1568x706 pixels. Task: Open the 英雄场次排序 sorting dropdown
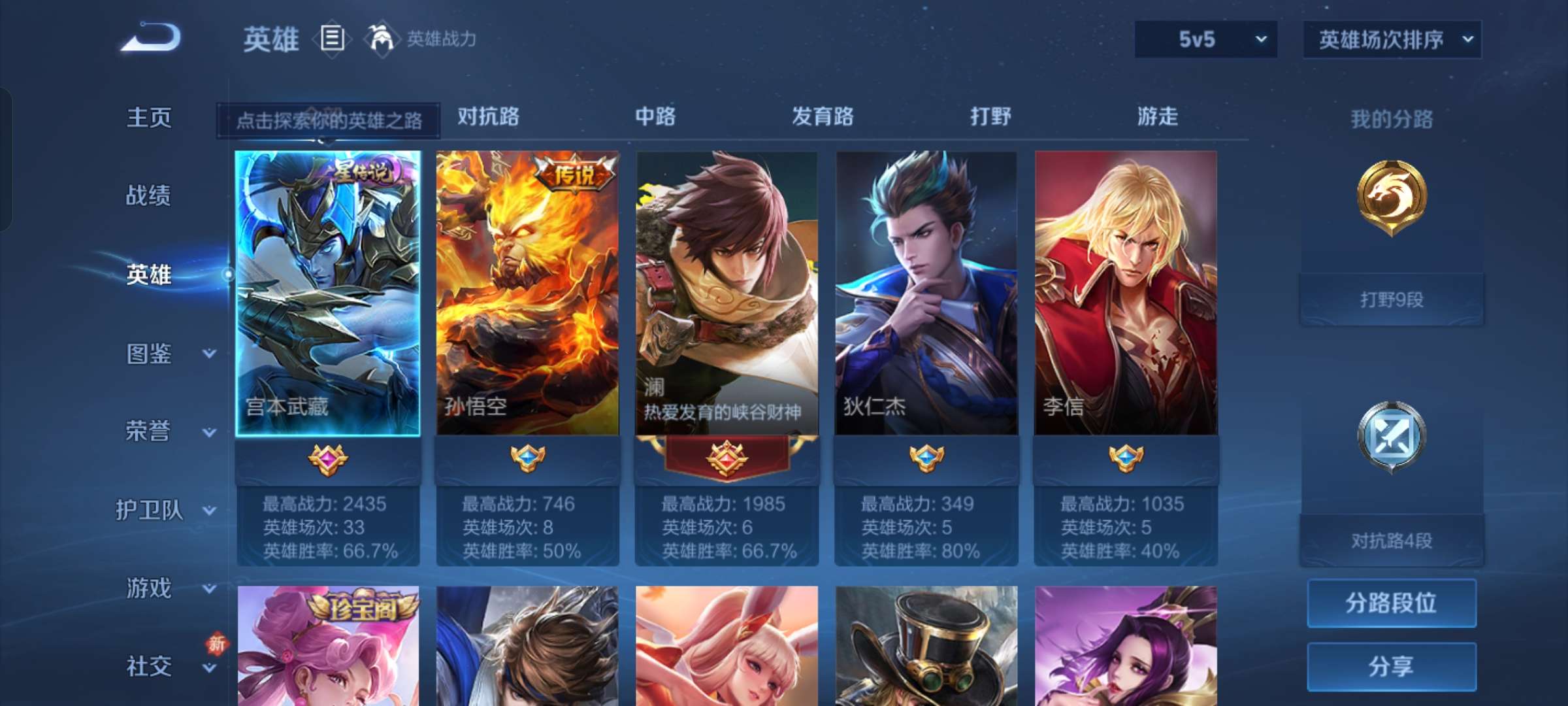tap(1392, 39)
